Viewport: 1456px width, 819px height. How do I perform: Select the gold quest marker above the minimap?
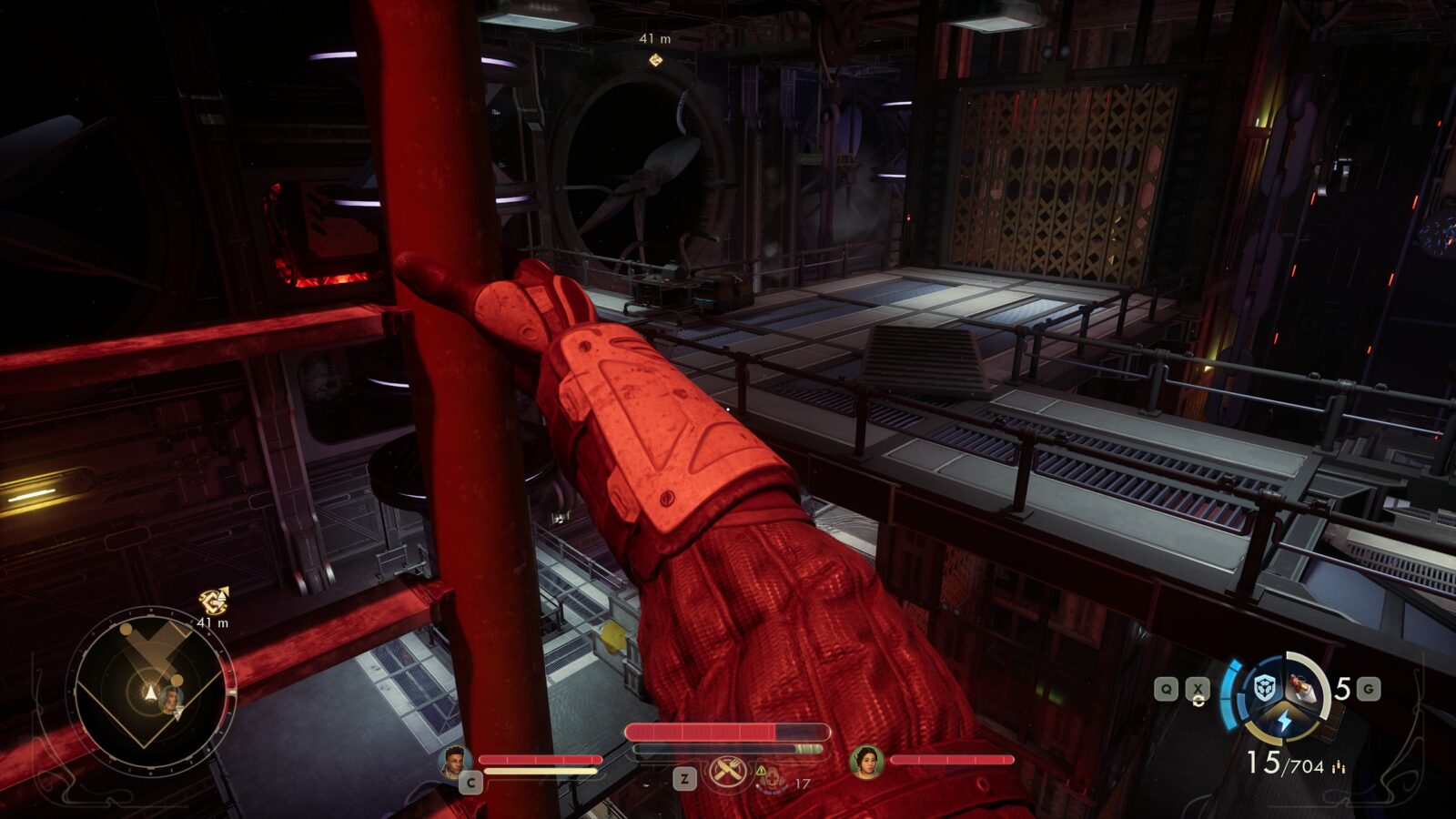click(x=214, y=601)
